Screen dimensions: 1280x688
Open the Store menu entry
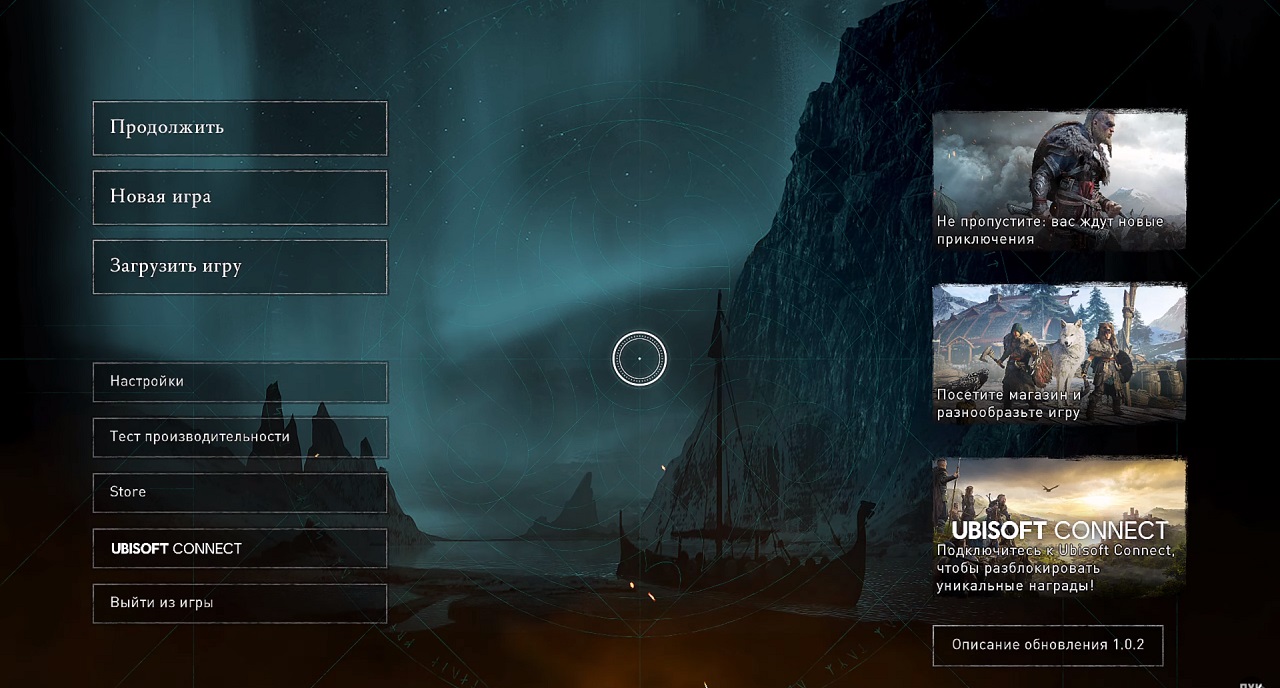pyautogui.click(x=240, y=492)
